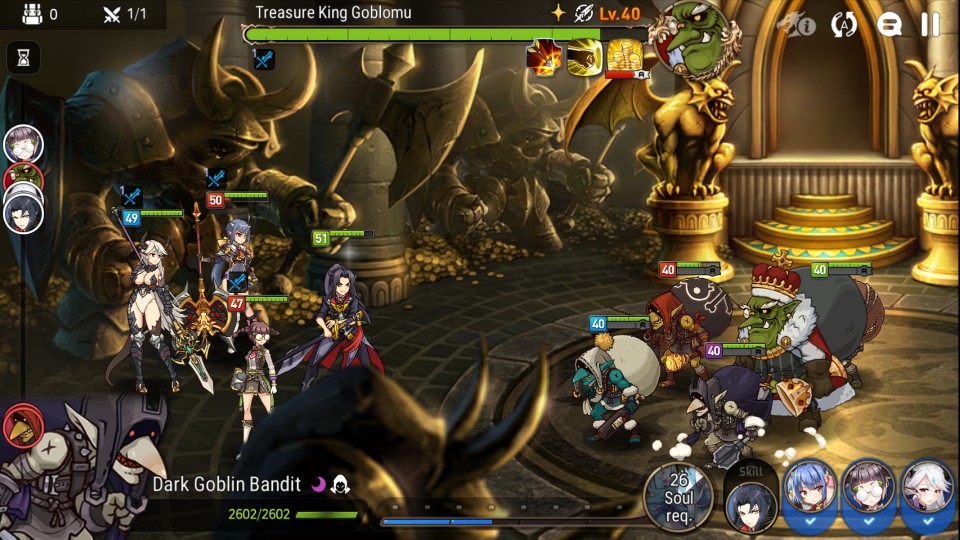This screenshot has height=540, width=960.
Task: Inspect the boss's gold coins skill icon
Action: [624, 57]
